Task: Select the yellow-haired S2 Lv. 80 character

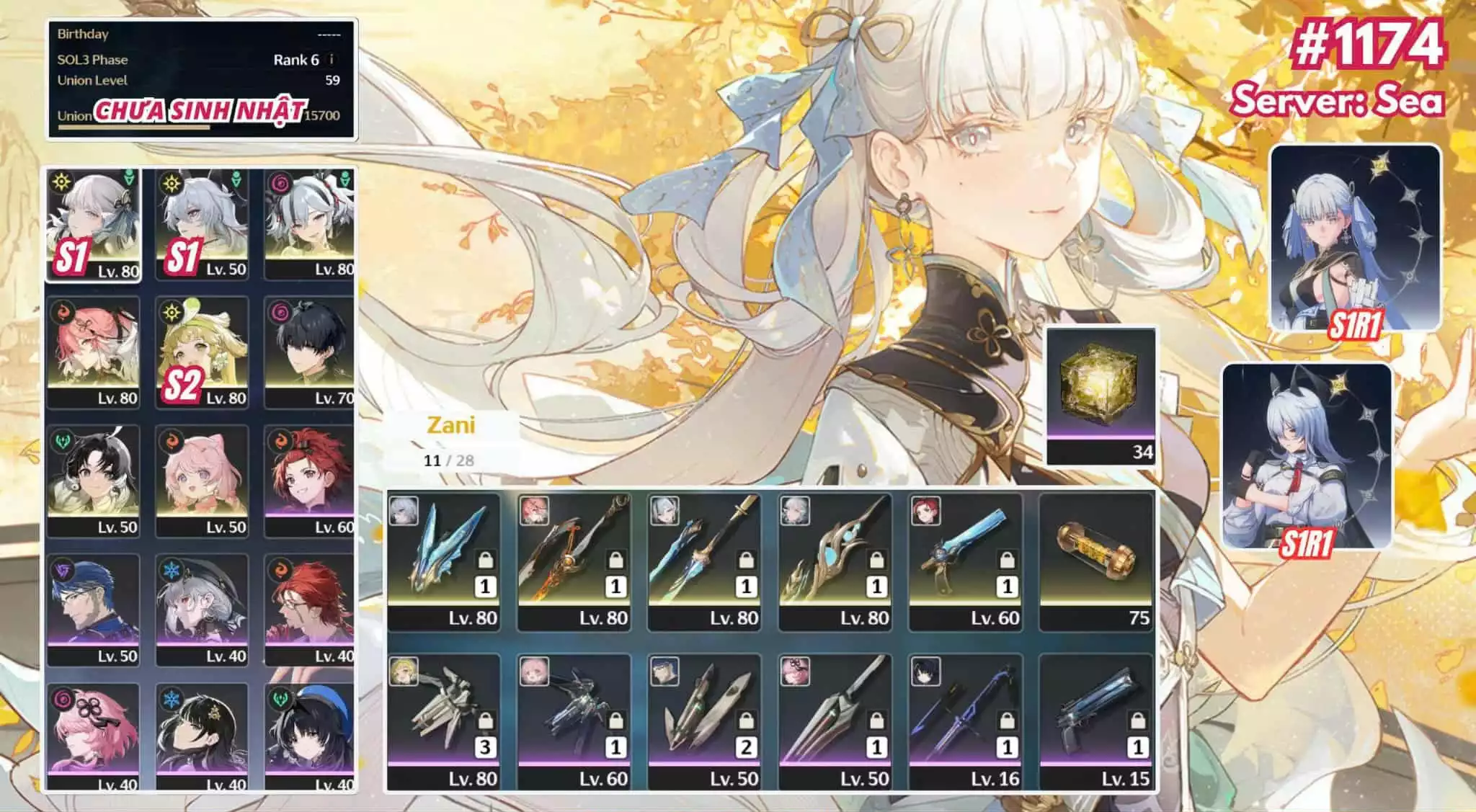Action: [202, 353]
